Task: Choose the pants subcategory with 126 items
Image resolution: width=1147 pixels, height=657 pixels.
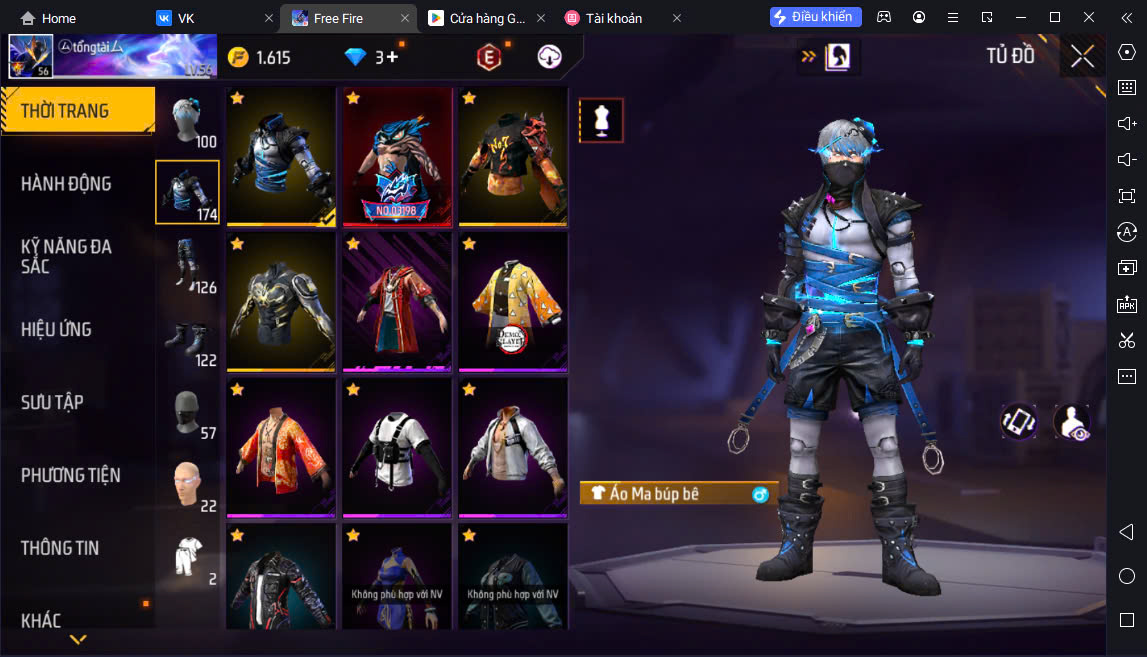Action: tap(187, 265)
